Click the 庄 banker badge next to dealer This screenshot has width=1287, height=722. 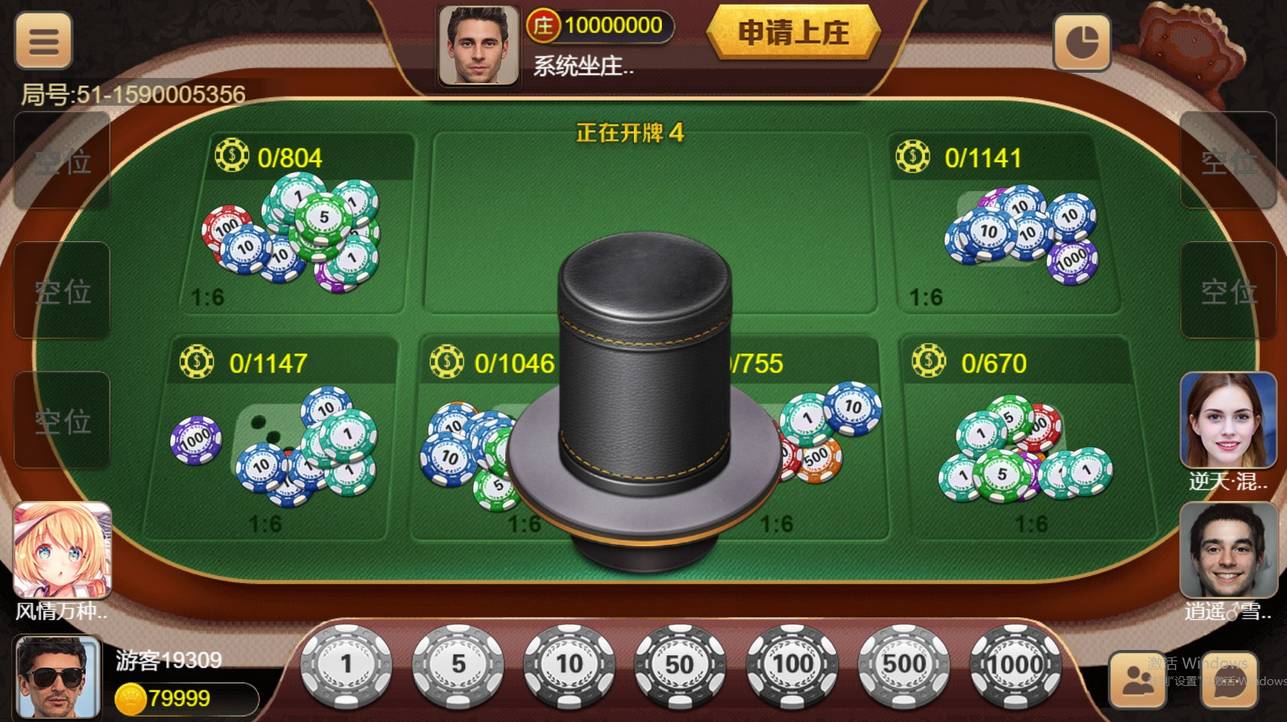[541, 26]
